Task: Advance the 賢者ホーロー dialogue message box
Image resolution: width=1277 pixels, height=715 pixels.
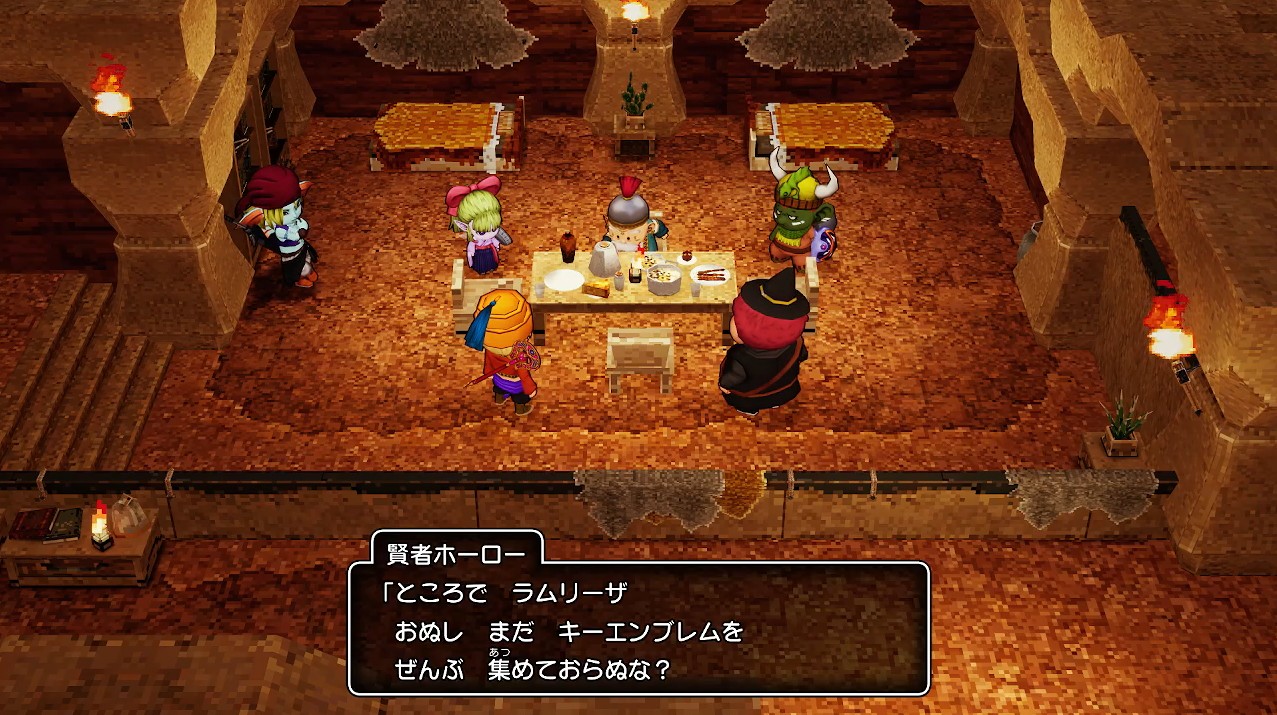Action: [639, 630]
